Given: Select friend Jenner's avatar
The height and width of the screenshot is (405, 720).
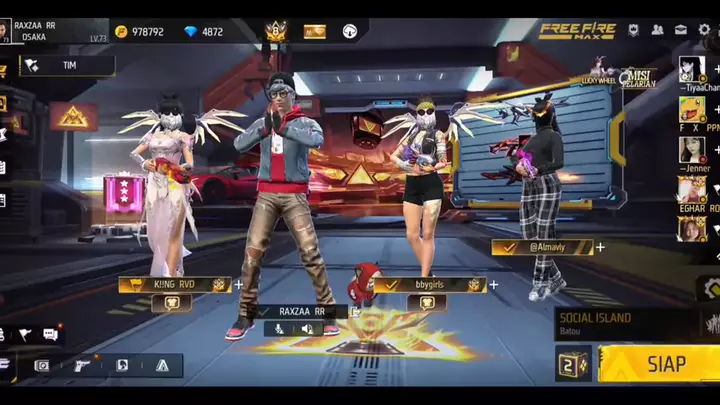Looking at the screenshot, I should [x=692, y=149].
